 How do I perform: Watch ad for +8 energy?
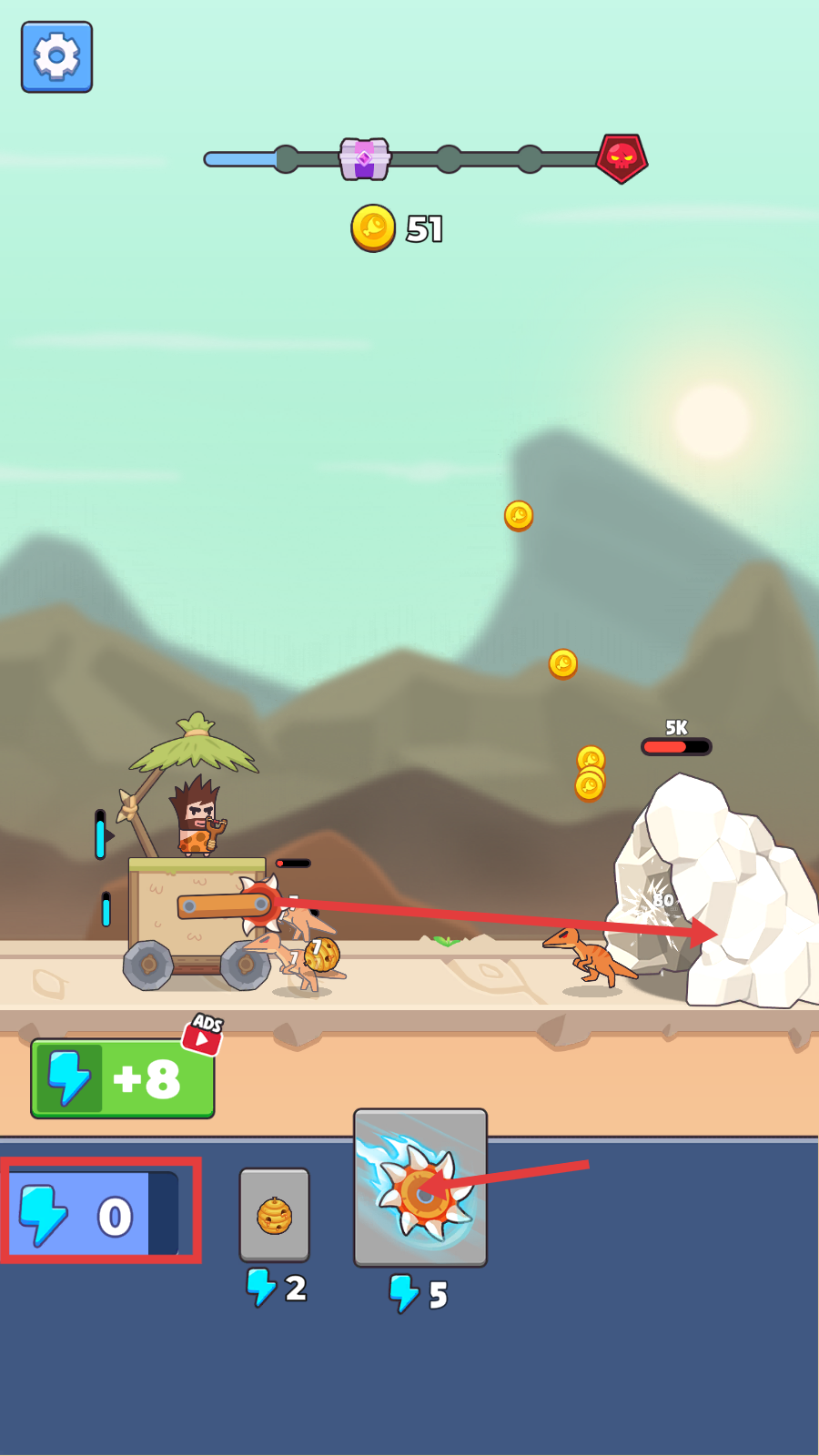pos(124,1078)
